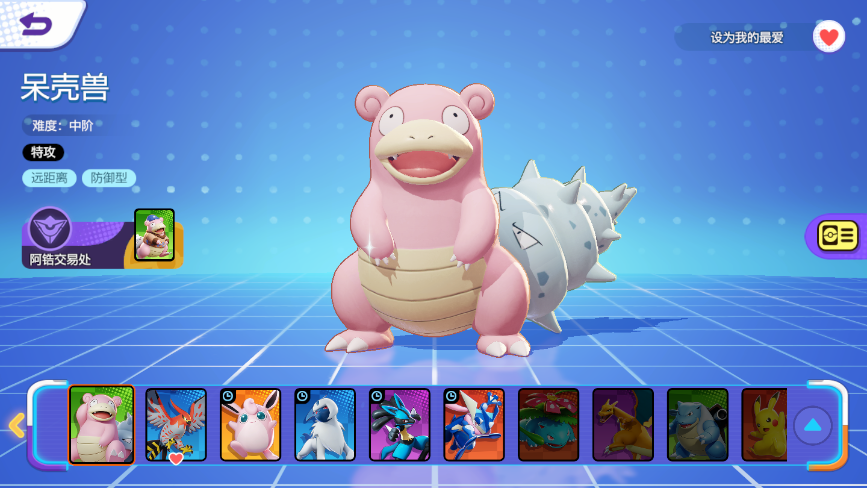Open the yellow info card side button
Image resolution: width=867 pixels, height=488 pixels.
coord(838,235)
